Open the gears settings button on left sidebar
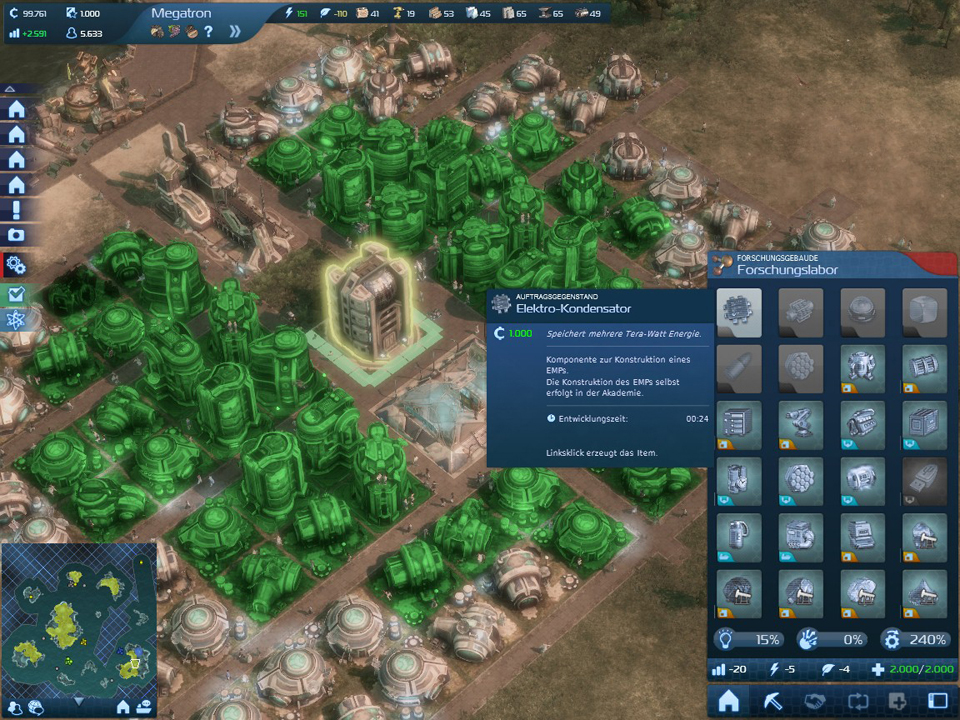Screen dimensions: 960x720 coord(16,265)
